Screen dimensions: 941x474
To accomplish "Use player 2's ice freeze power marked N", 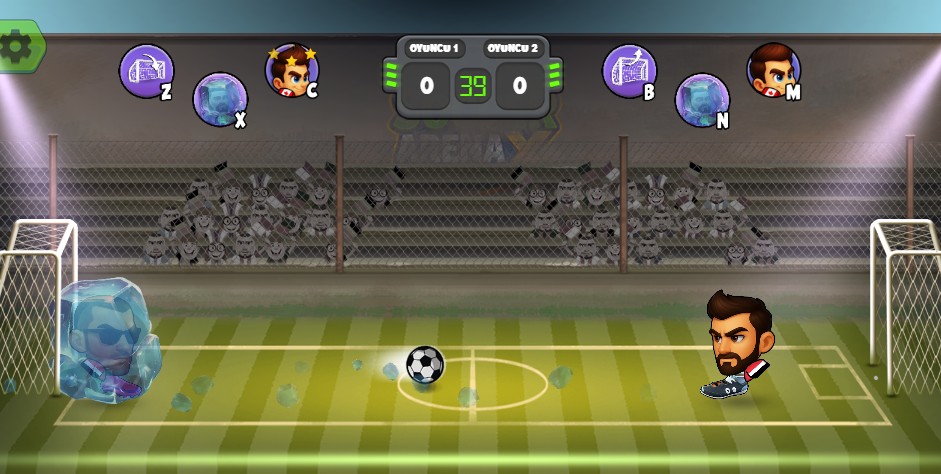I will click(x=701, y=99).
